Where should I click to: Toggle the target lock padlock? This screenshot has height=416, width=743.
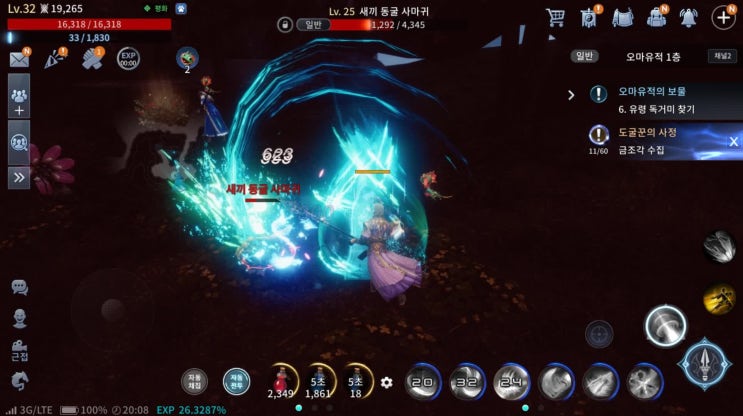click(285, 24)
